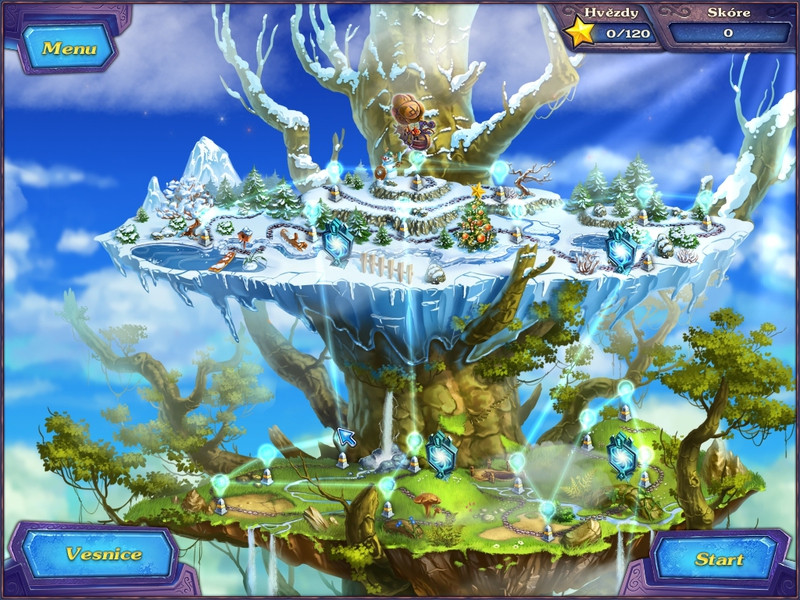The image size is (800, 600).
Task: Open the Menu button
Action: pyautogui.click(x=68, y=47)
